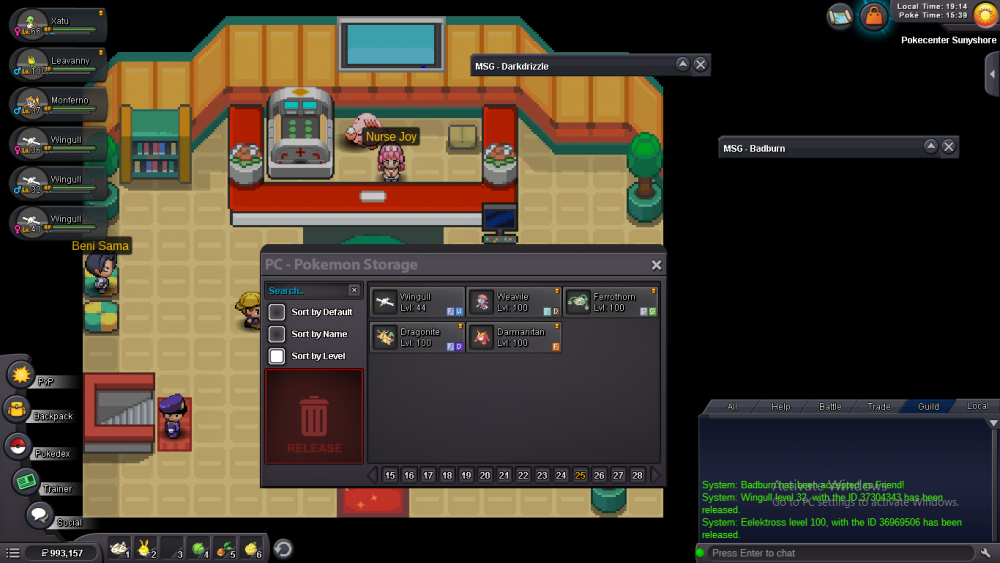The height and width of the screenshot is (563, 1000).
Task: Switch to storage box 26
Action: point(599,475)
